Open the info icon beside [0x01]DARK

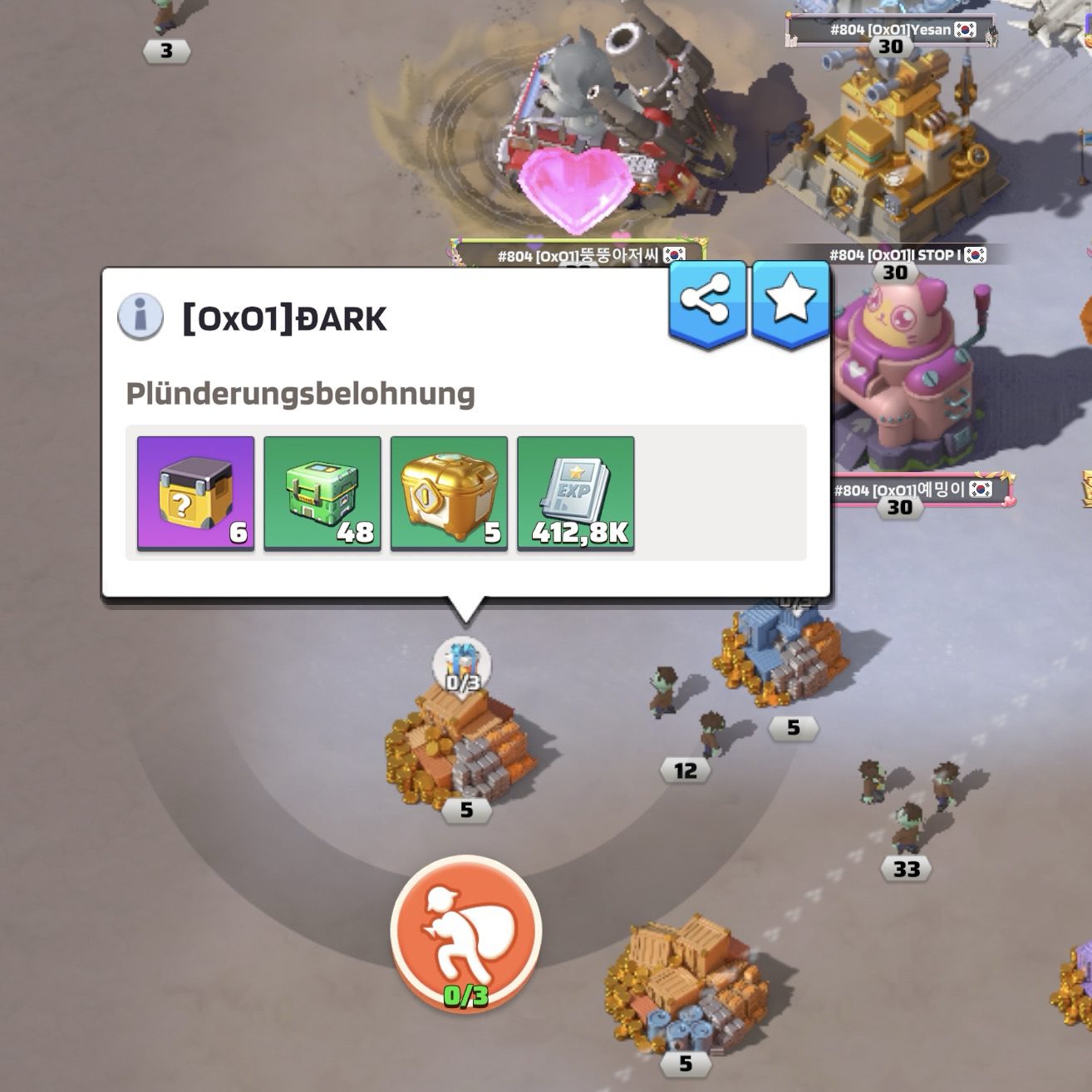[140, 317]
